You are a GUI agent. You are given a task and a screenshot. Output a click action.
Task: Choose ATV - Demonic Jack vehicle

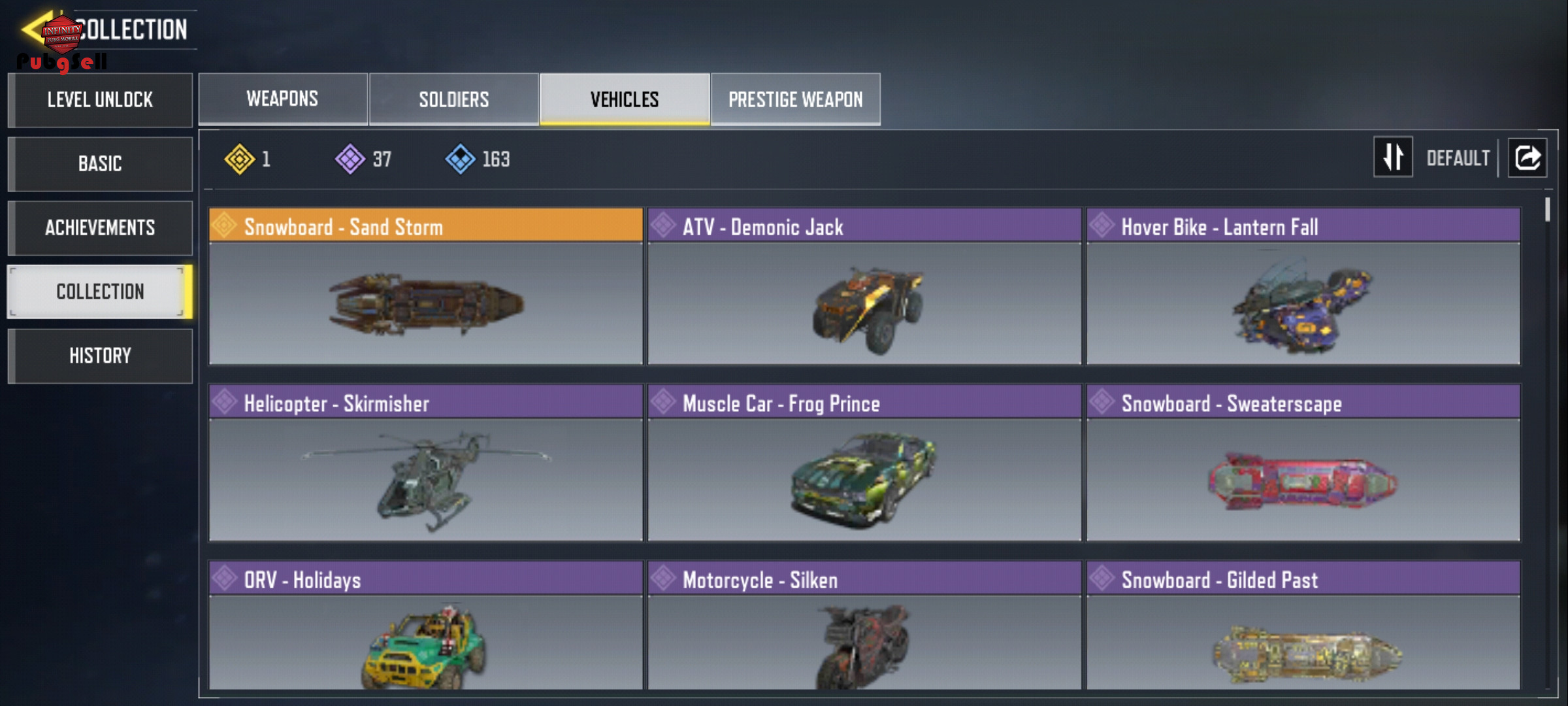tap(864, 286)
